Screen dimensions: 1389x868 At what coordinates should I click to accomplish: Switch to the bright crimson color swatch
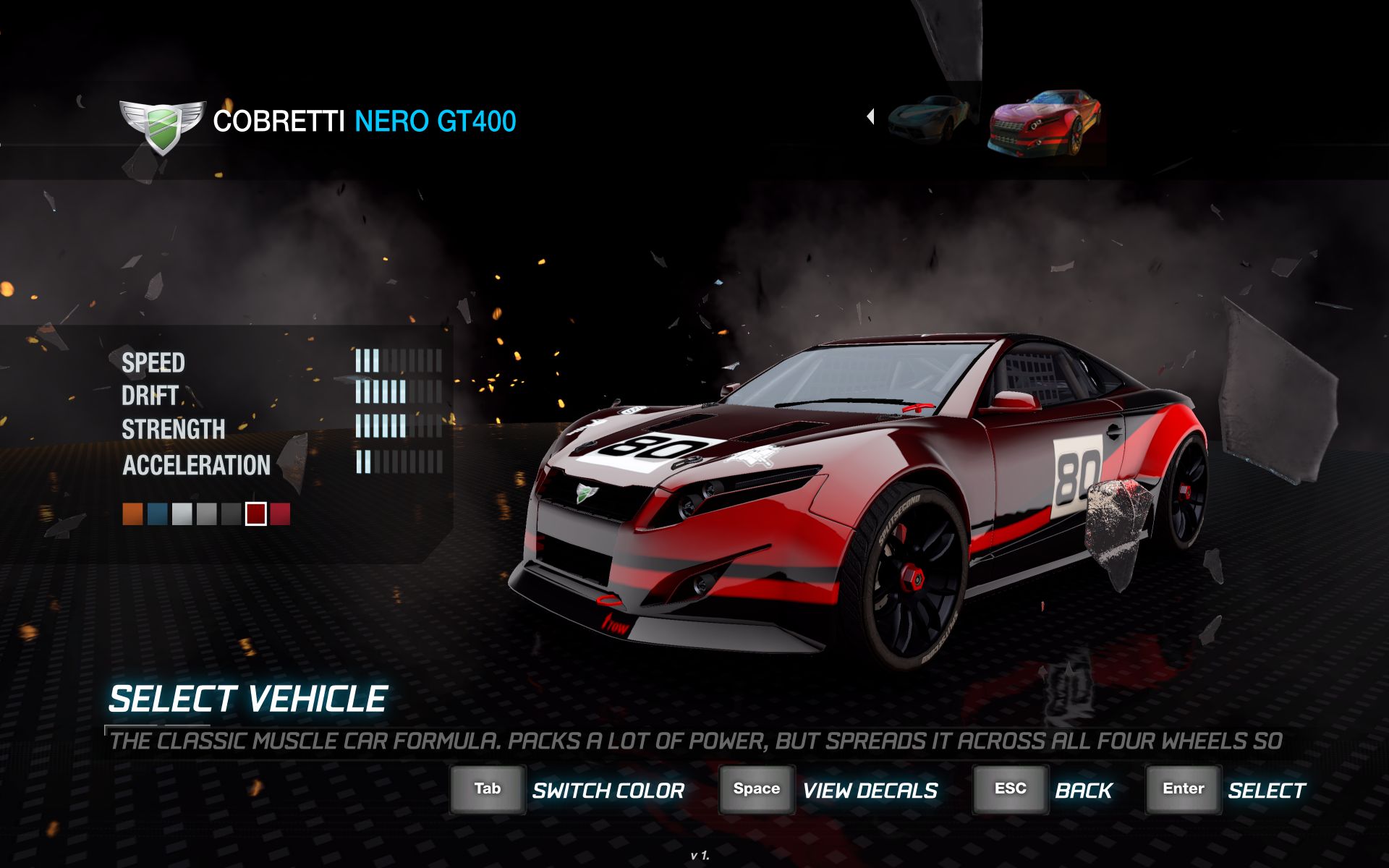click(x=280, y=514)
